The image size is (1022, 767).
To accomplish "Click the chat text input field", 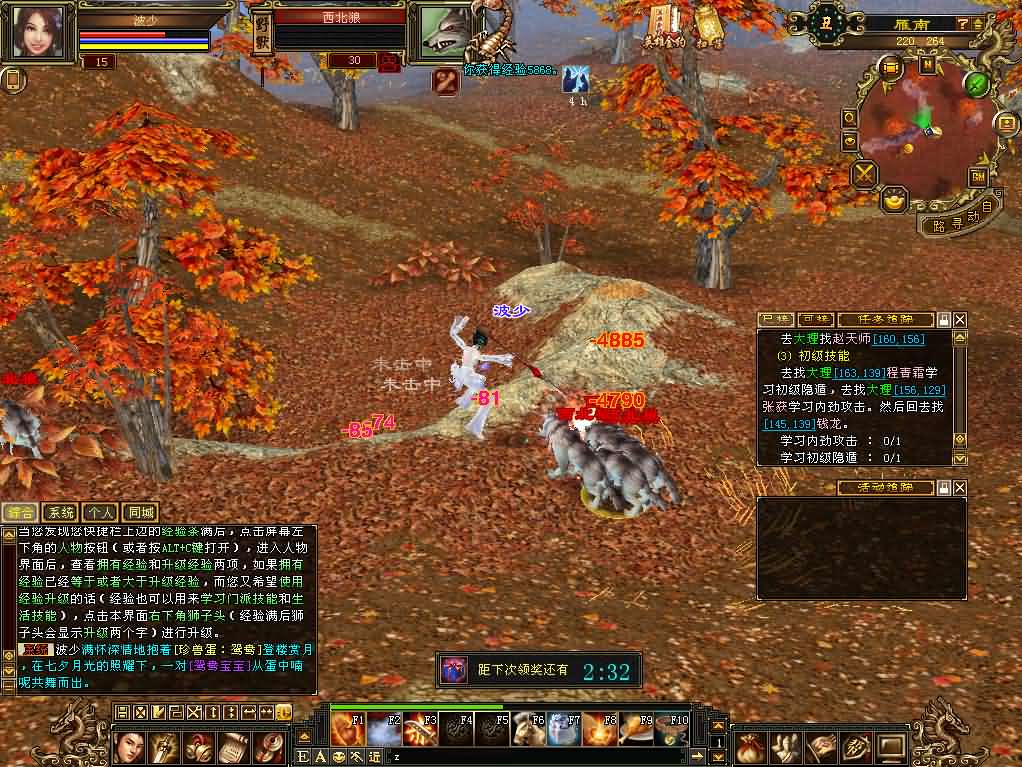I will coord(540,757).
